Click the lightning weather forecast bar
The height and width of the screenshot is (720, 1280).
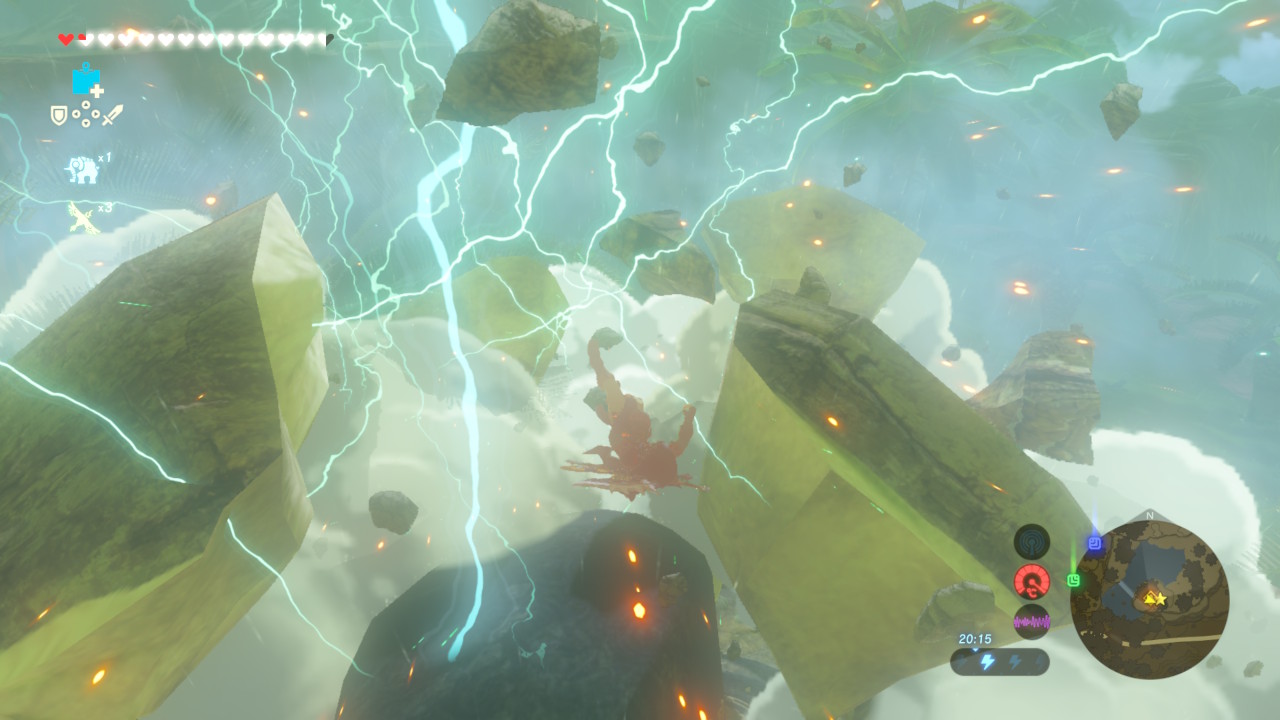point(999,662)
